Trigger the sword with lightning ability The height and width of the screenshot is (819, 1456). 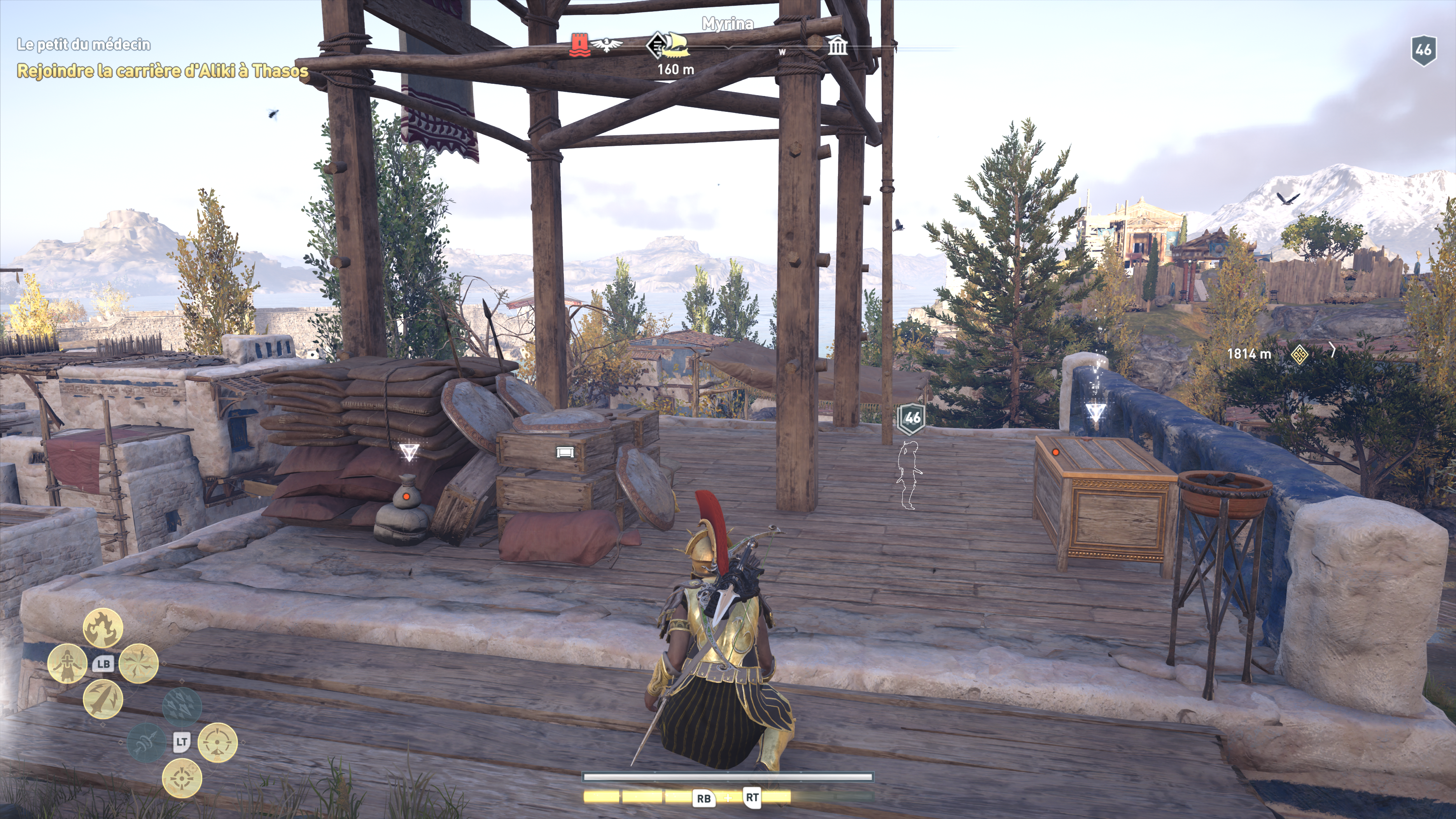103,699
